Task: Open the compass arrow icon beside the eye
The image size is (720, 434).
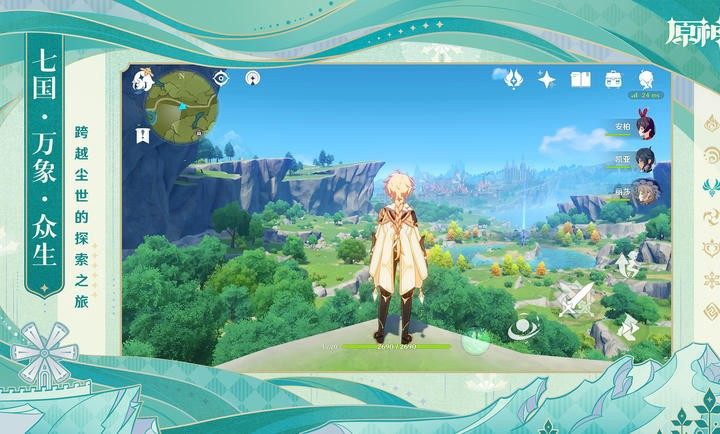Action: [x=253, y=77]
